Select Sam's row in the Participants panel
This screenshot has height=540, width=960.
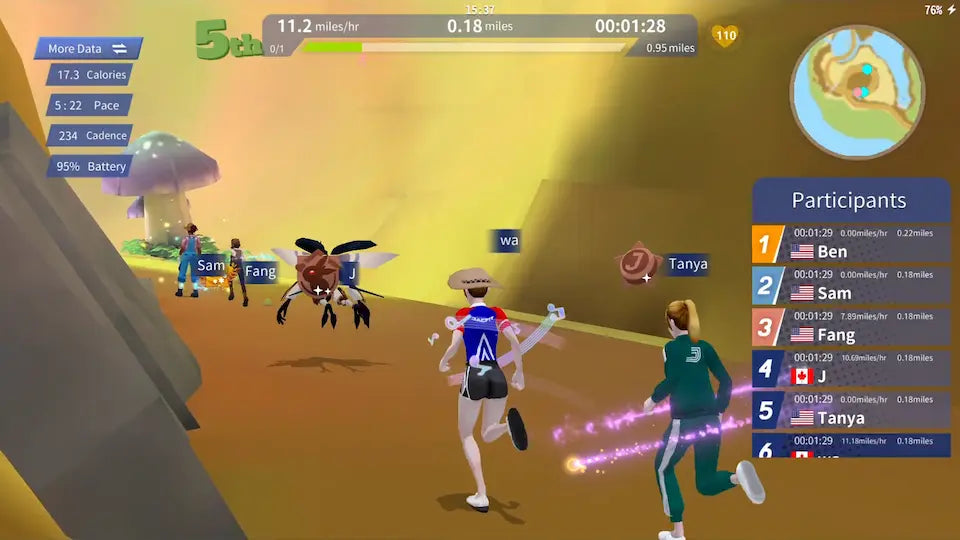[851, 286]
